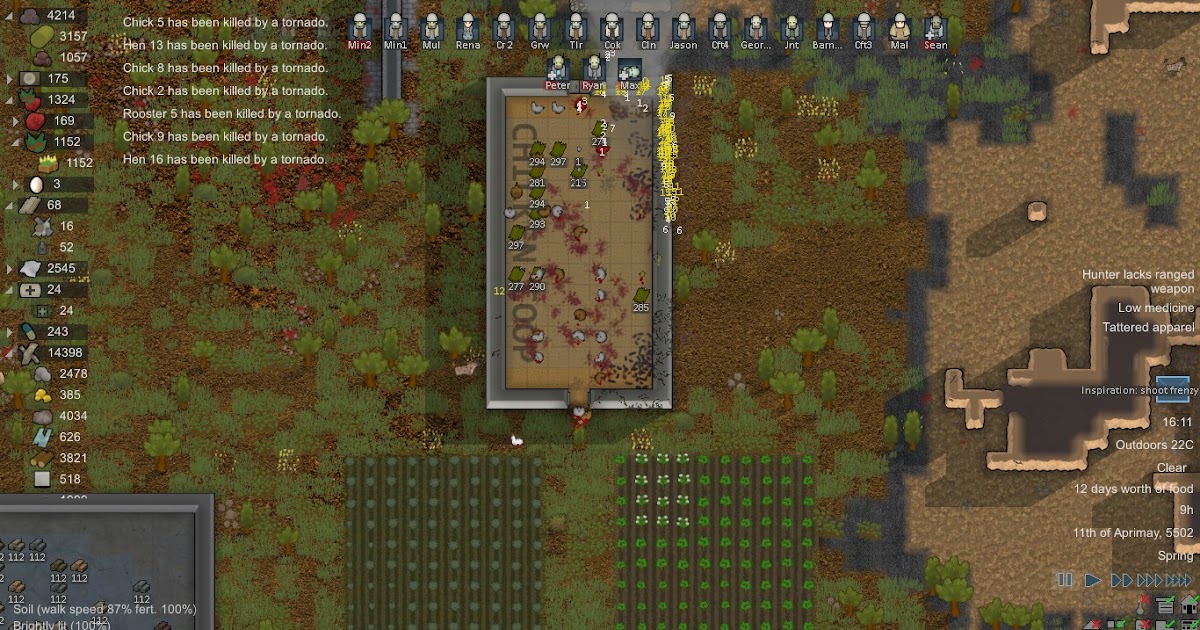The height and width of the screenshot is (630, 1200).
Task: Click colonist Peter's portrait
Action: pos(558,70)
